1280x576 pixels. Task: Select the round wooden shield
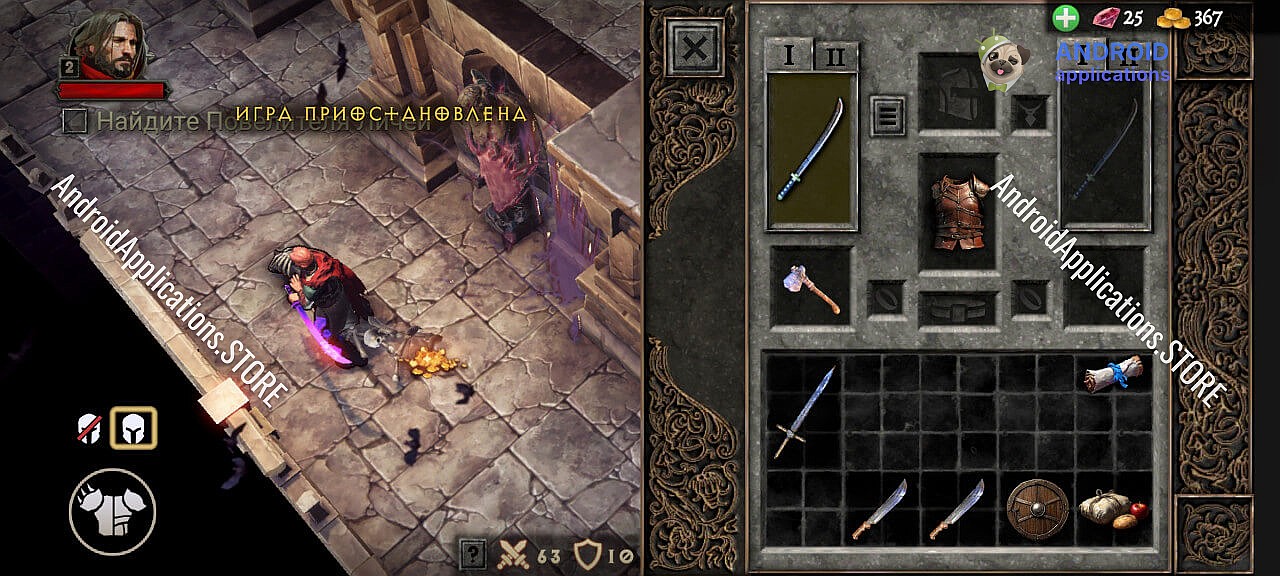1037,508
